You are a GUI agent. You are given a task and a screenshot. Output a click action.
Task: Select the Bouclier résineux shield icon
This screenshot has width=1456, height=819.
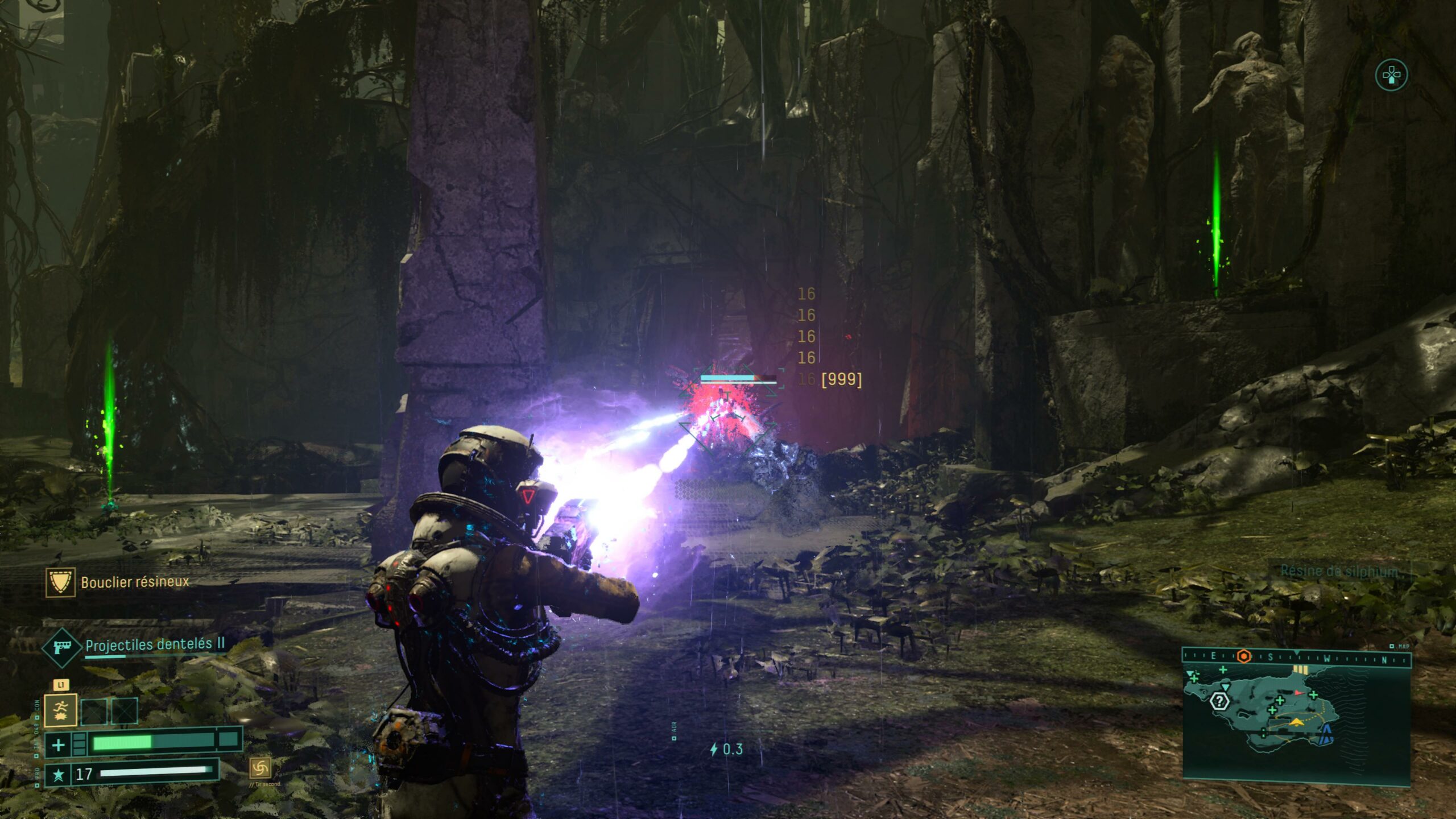pos(60,582)
